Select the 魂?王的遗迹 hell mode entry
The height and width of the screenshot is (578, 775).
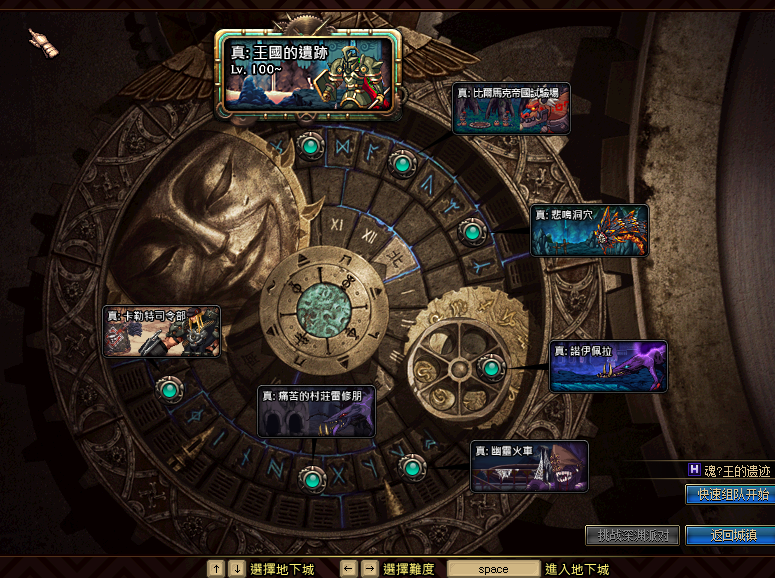point(729,470)
